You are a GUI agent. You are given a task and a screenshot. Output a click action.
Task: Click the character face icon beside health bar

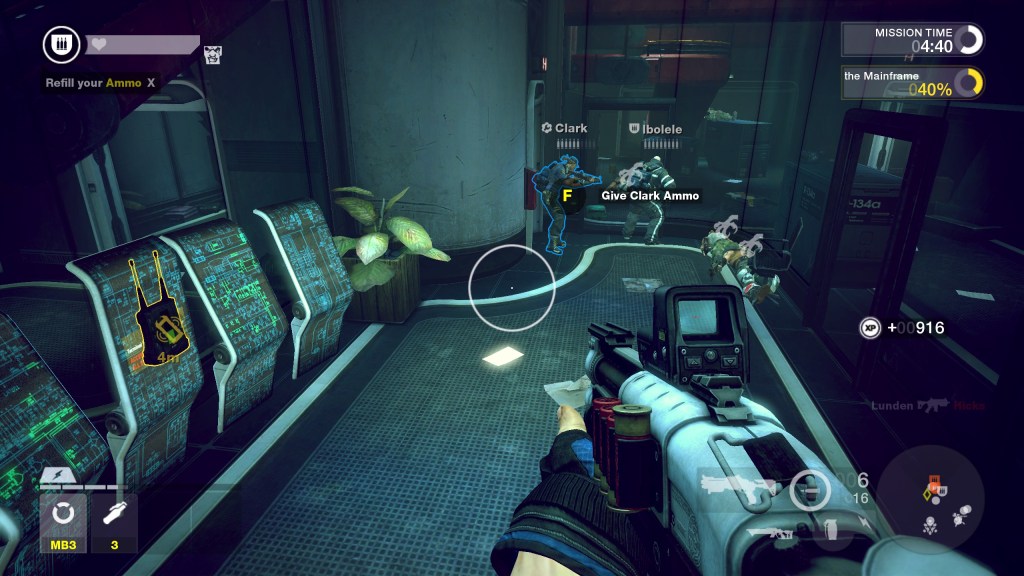pyautogui.click(x=213, y=55)
